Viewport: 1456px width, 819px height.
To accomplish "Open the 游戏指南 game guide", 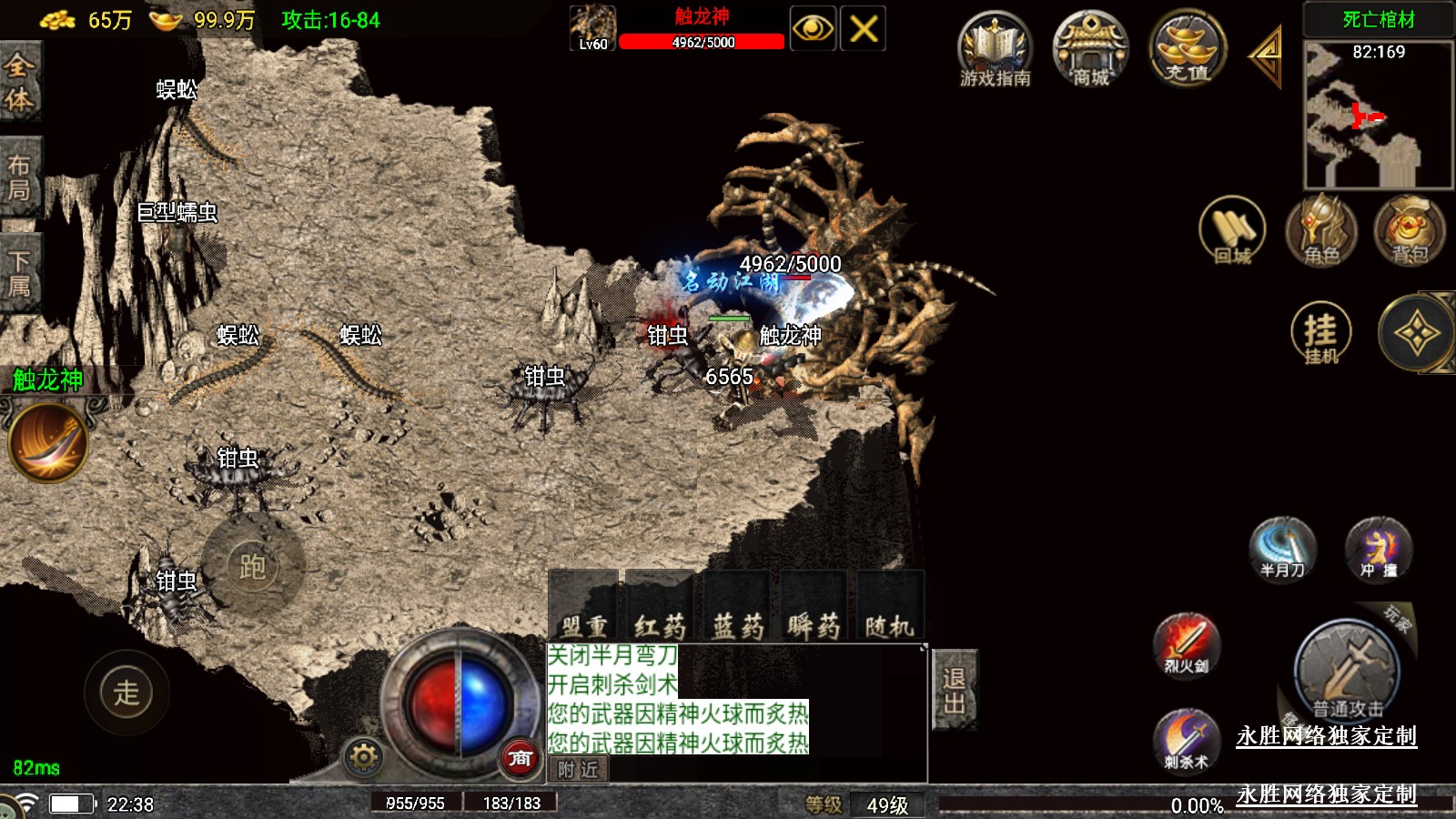I will (x=995, y=51).
